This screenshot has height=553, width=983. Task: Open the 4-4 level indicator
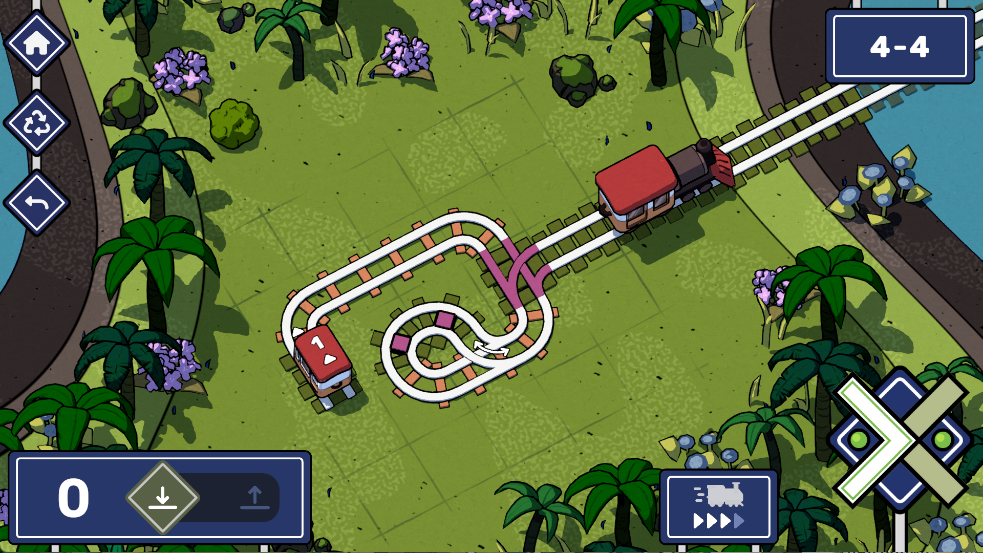coord(899,47)
